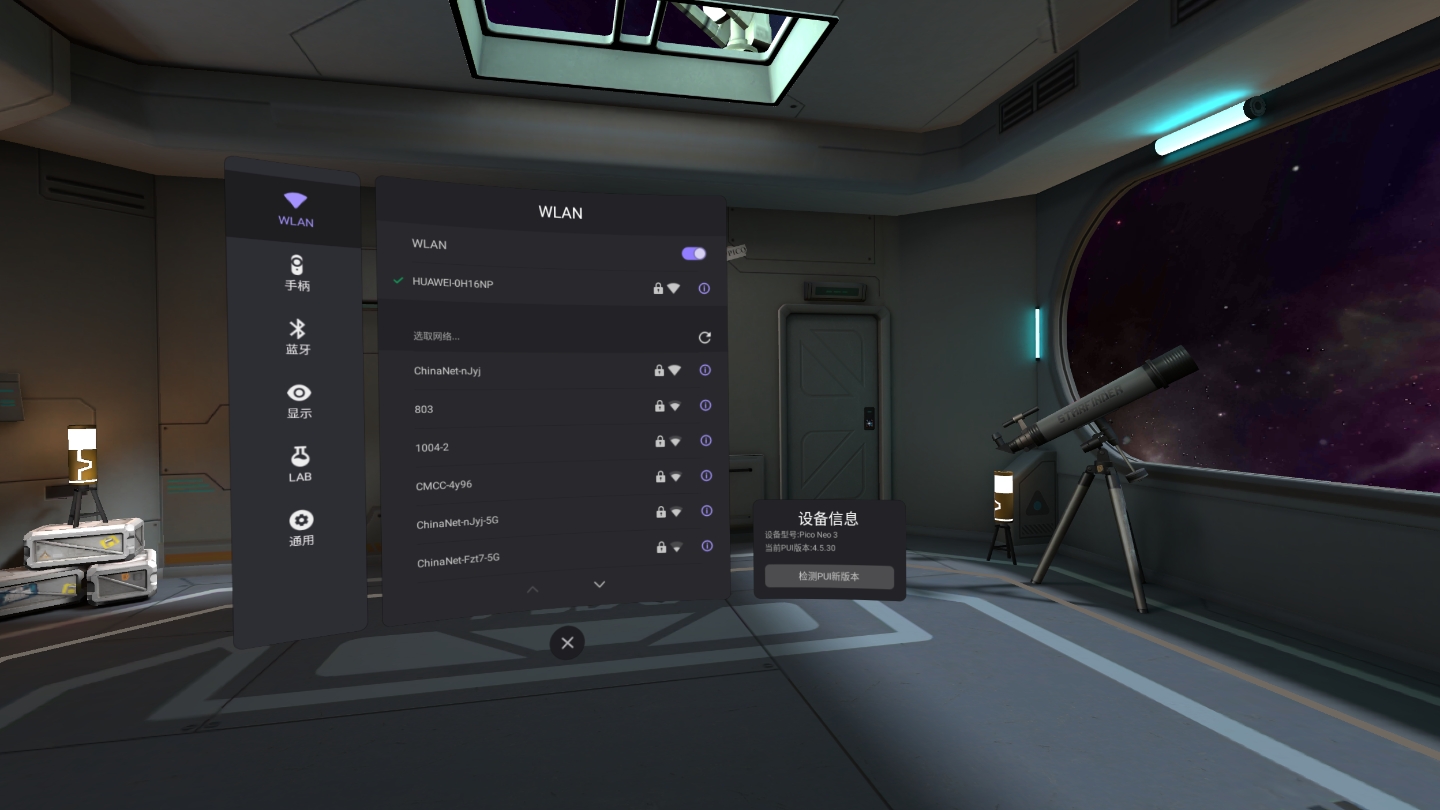
Task: Open controller settings via the 手柄 icon
Action: (295, 272)
